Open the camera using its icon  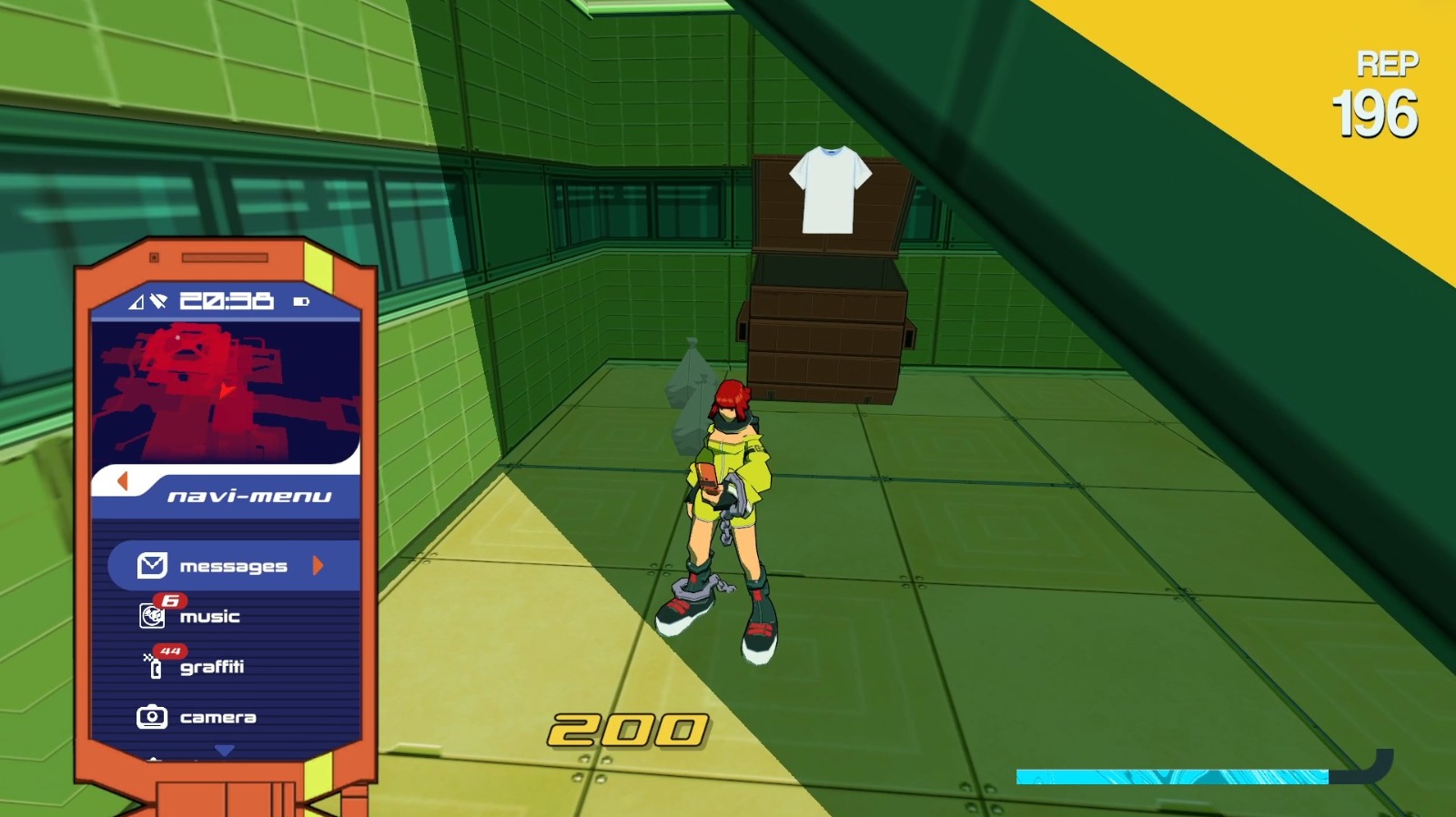153,717
